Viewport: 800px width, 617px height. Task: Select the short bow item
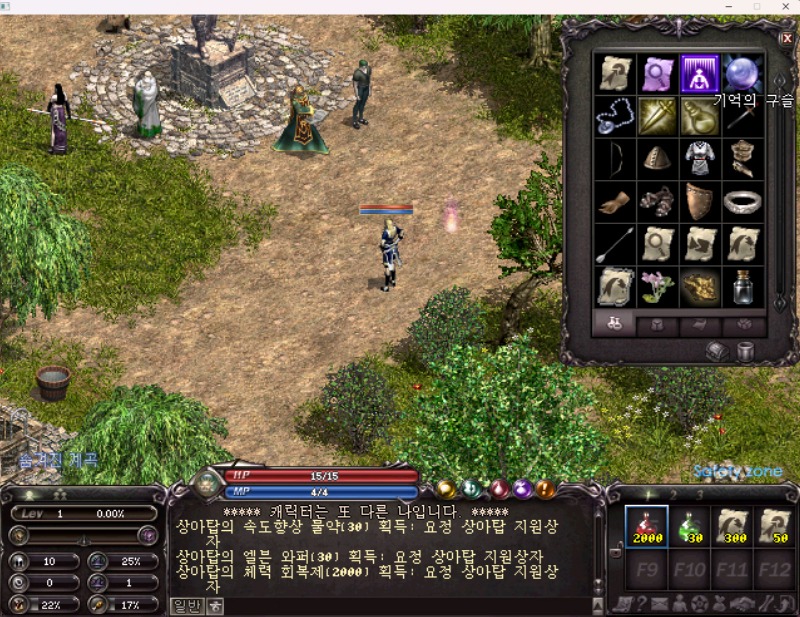tap(614, 159)
